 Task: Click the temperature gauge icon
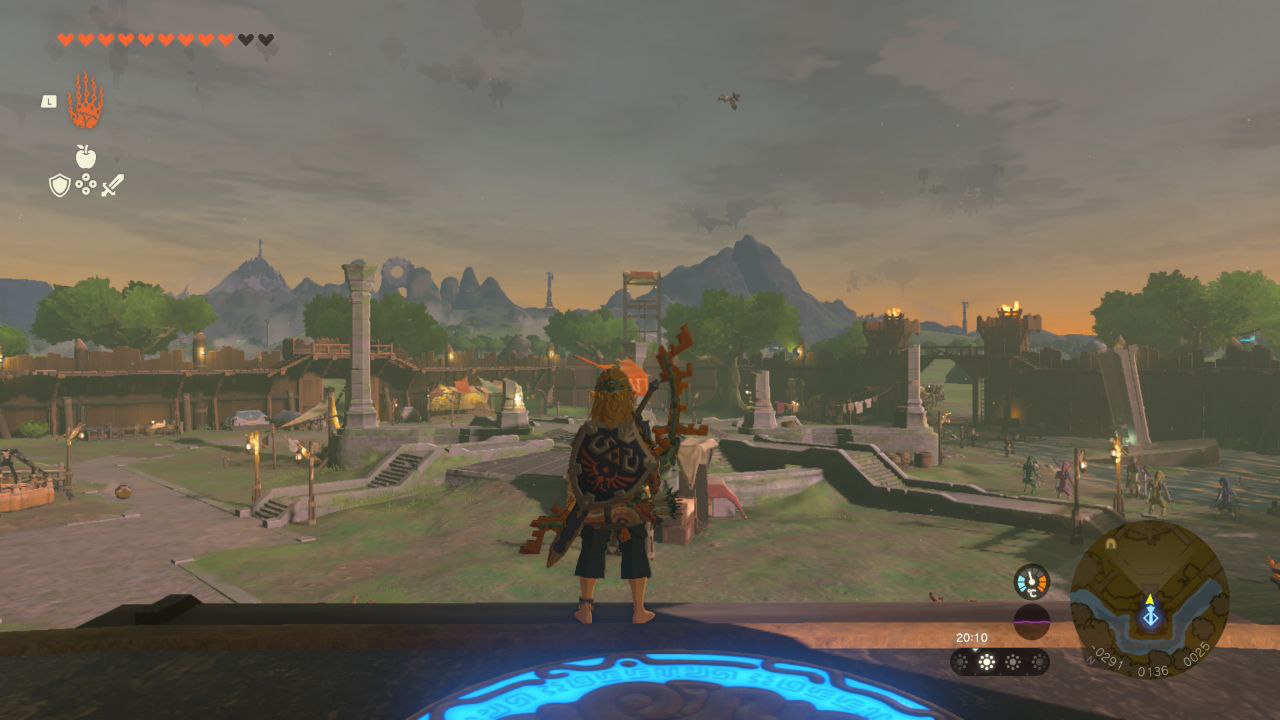tap(1031, 582)
